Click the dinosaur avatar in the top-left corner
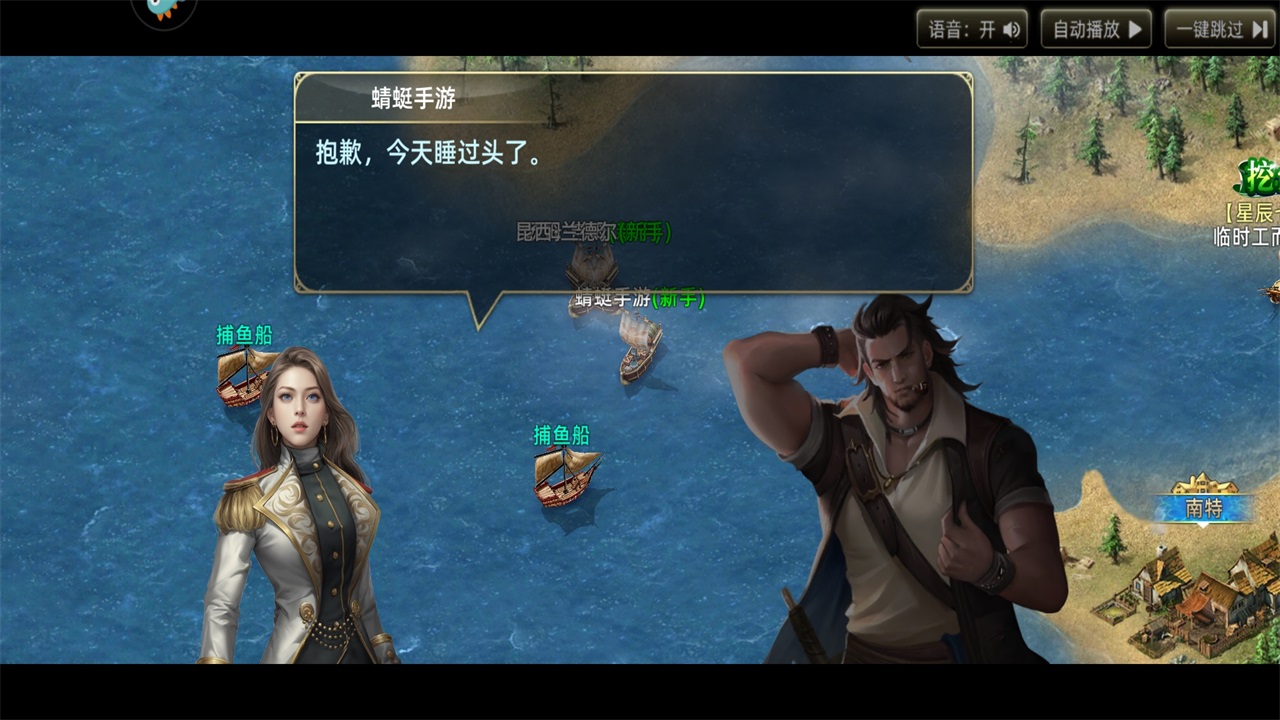The width and height of the screenshot is (1280, 720). 160,10
